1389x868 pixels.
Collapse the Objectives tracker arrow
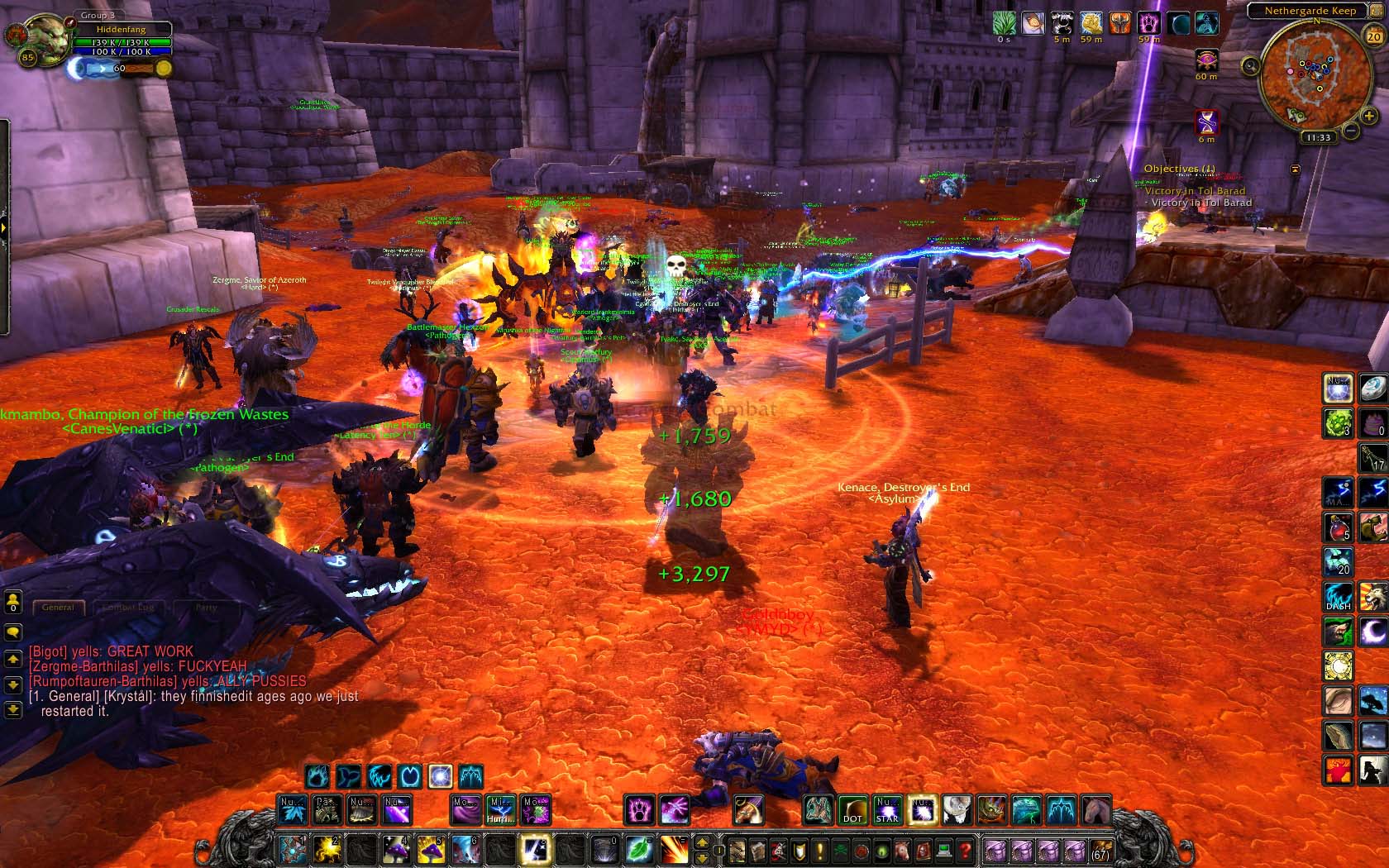click(x=1296, y=169)
